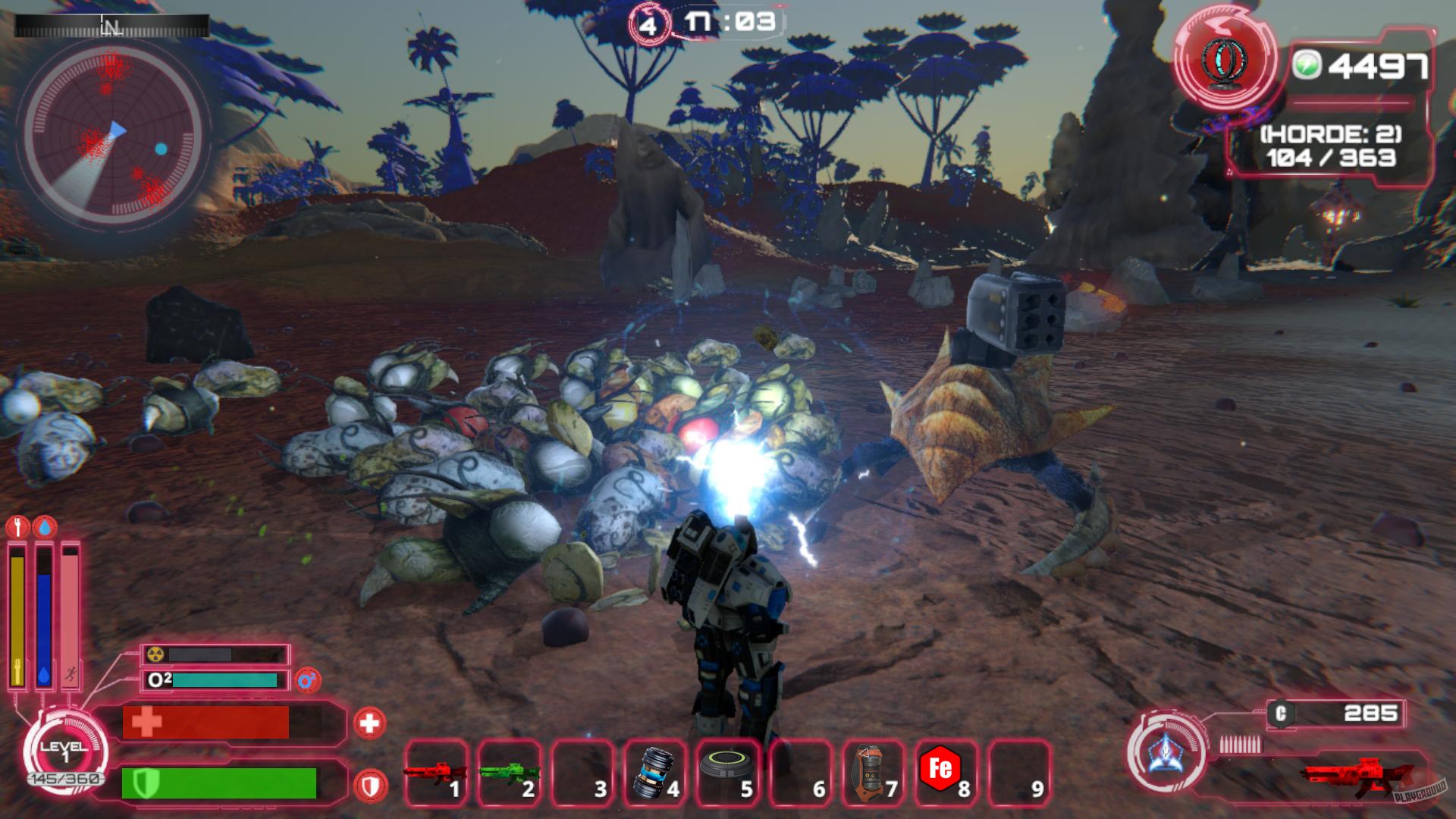
Task: Click the water drop thirst icon
Action: coord(46,526)
